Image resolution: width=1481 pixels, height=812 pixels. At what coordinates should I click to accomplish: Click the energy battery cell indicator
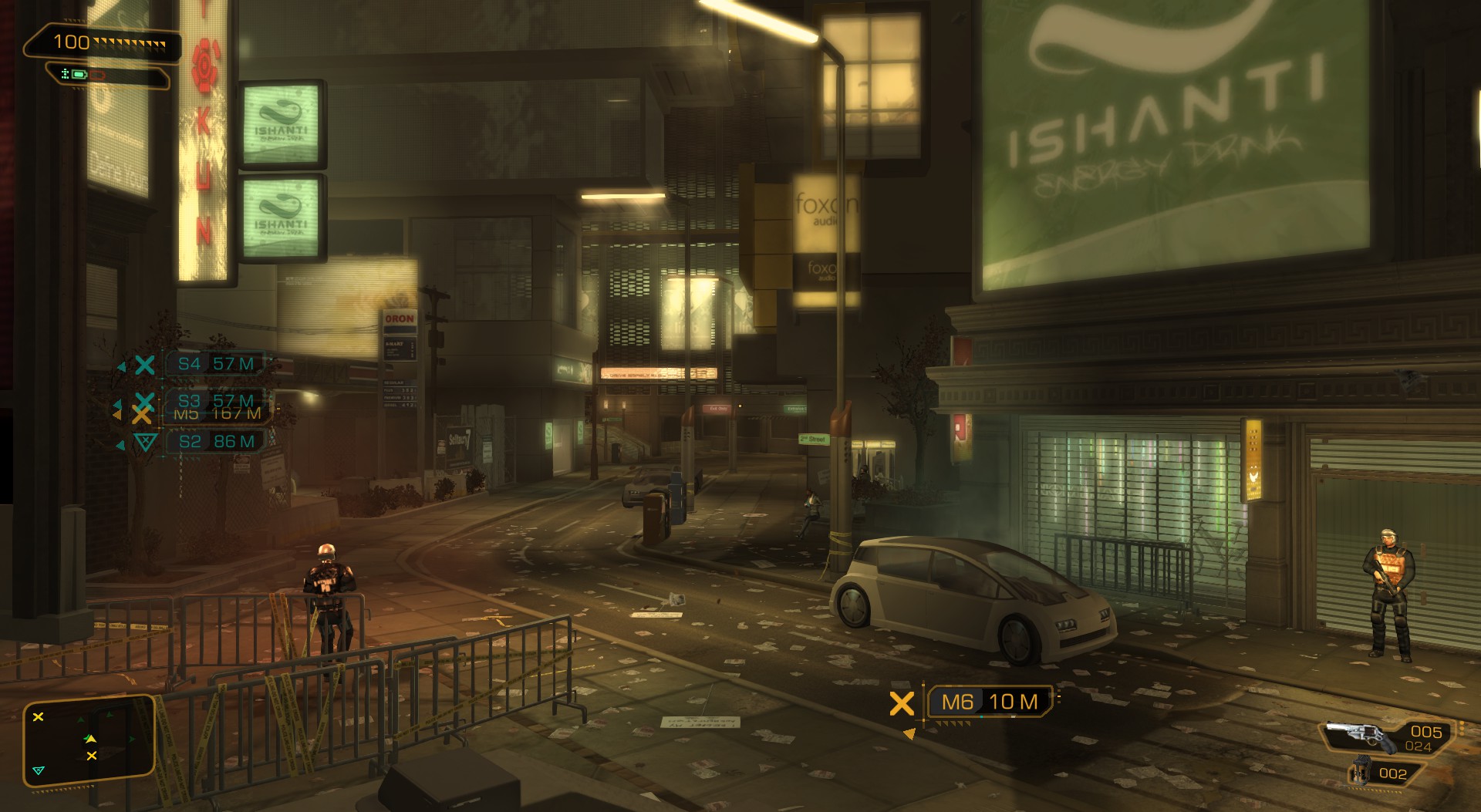[x=78, y=75]
